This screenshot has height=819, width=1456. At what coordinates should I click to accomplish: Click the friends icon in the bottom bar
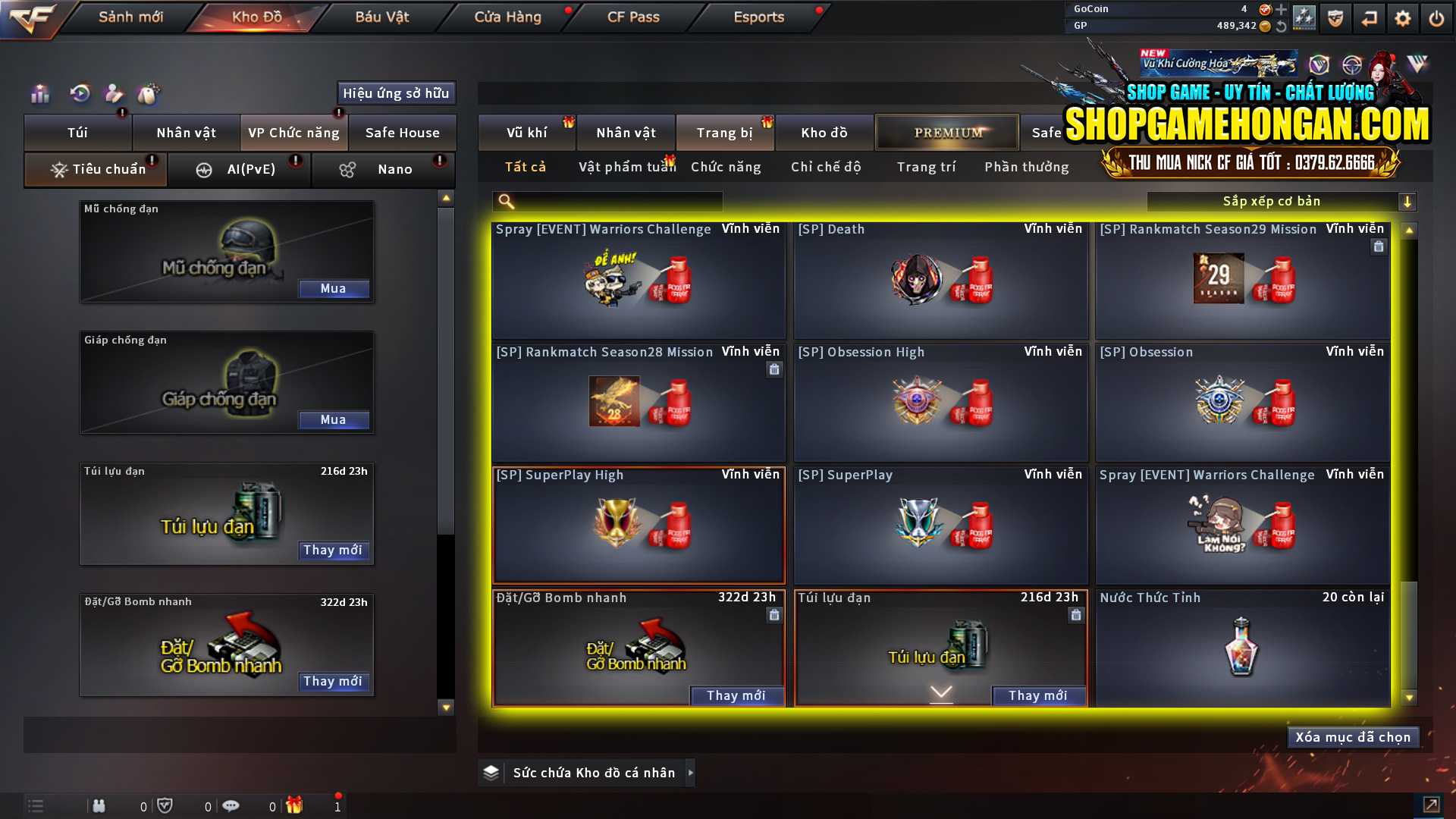tap(99, 805)
